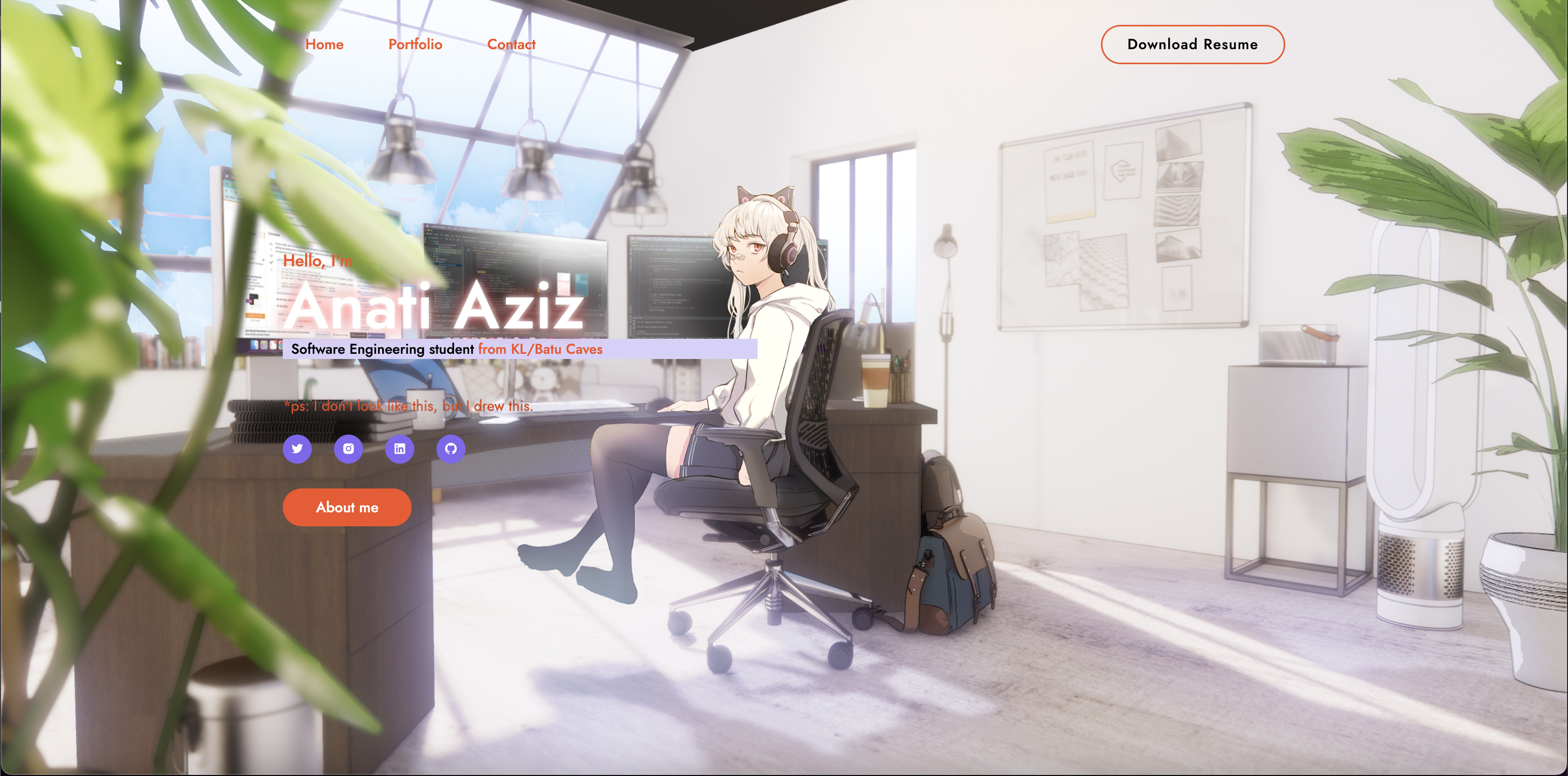Visit the GitHub profile icon
1568x776 pixels.
tap(451, 449)
